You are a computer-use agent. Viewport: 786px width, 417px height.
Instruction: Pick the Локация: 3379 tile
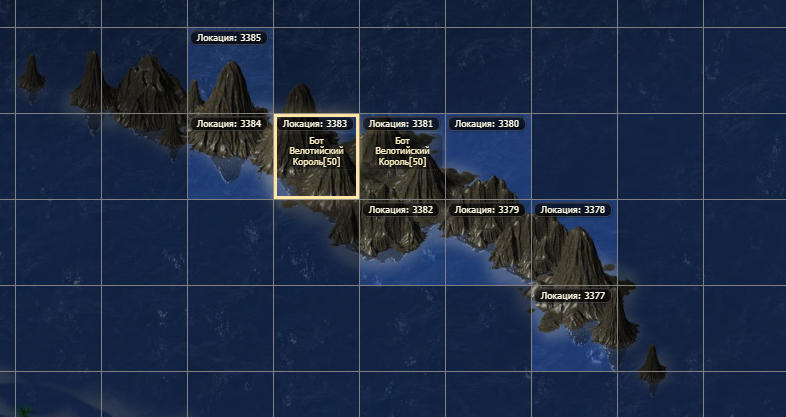(488, 243)
